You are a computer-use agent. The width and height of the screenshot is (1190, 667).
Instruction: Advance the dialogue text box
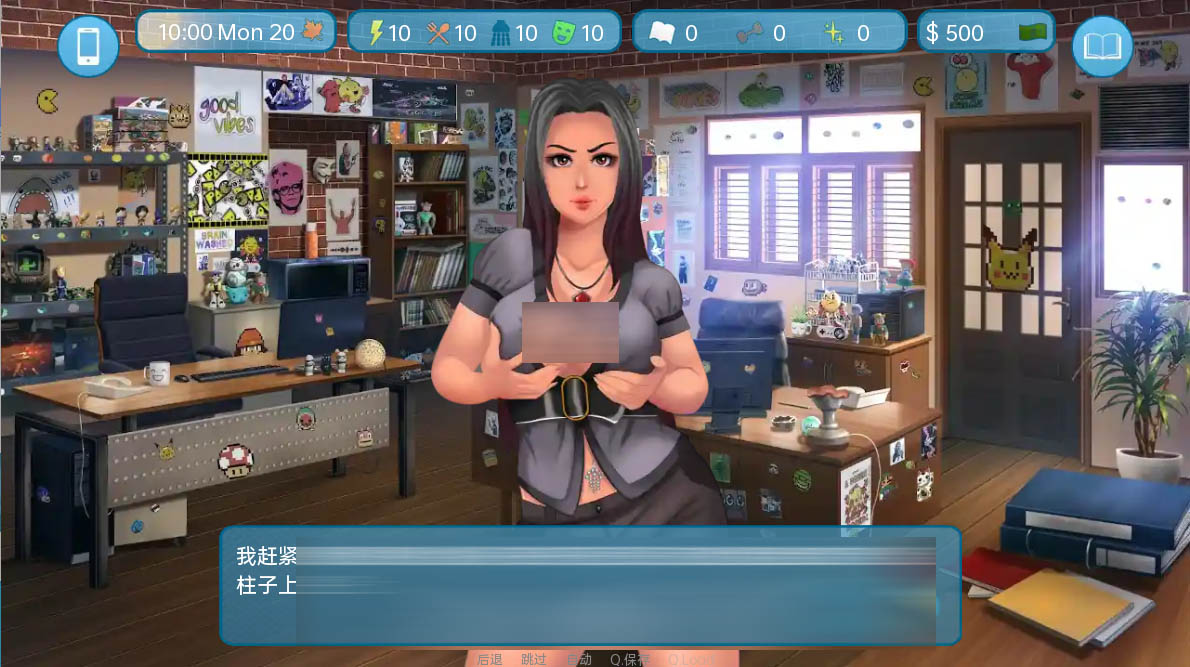point(590,585)
